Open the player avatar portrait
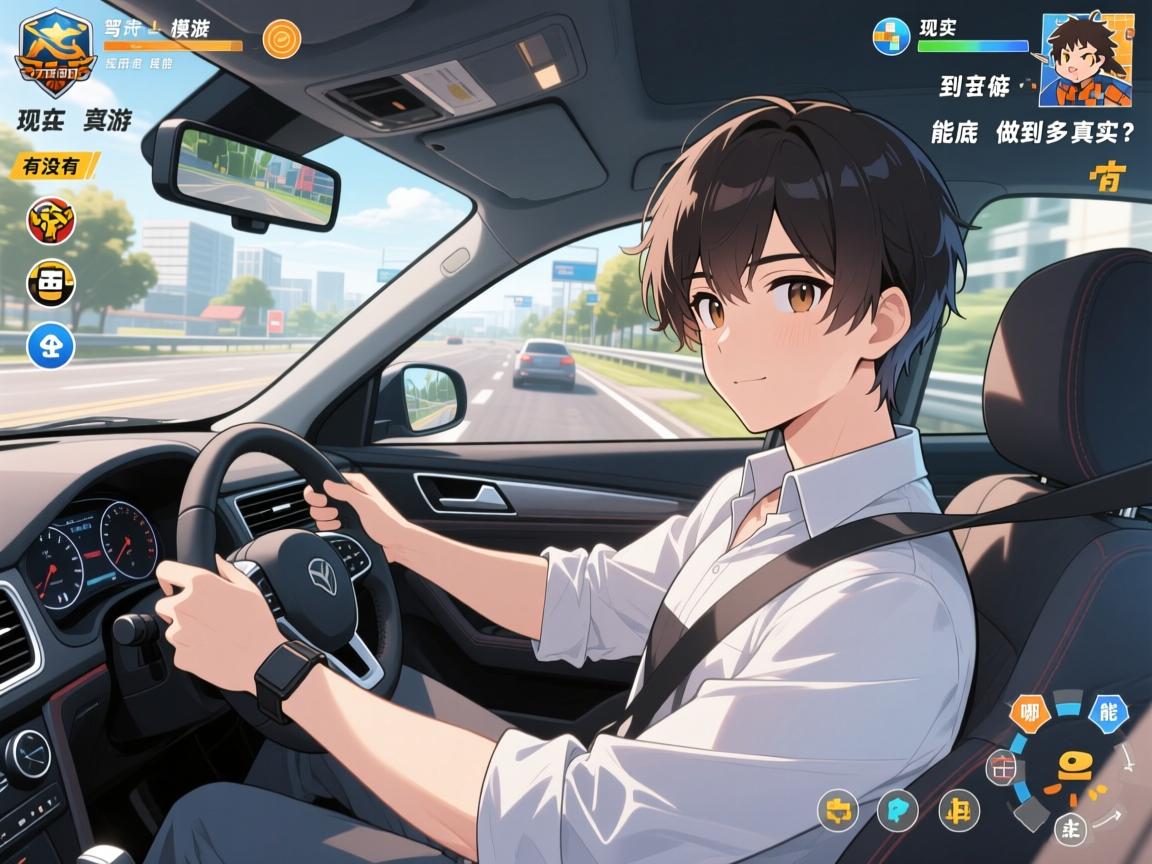This screenshot has width=1152, height=864. (1085, 59)
